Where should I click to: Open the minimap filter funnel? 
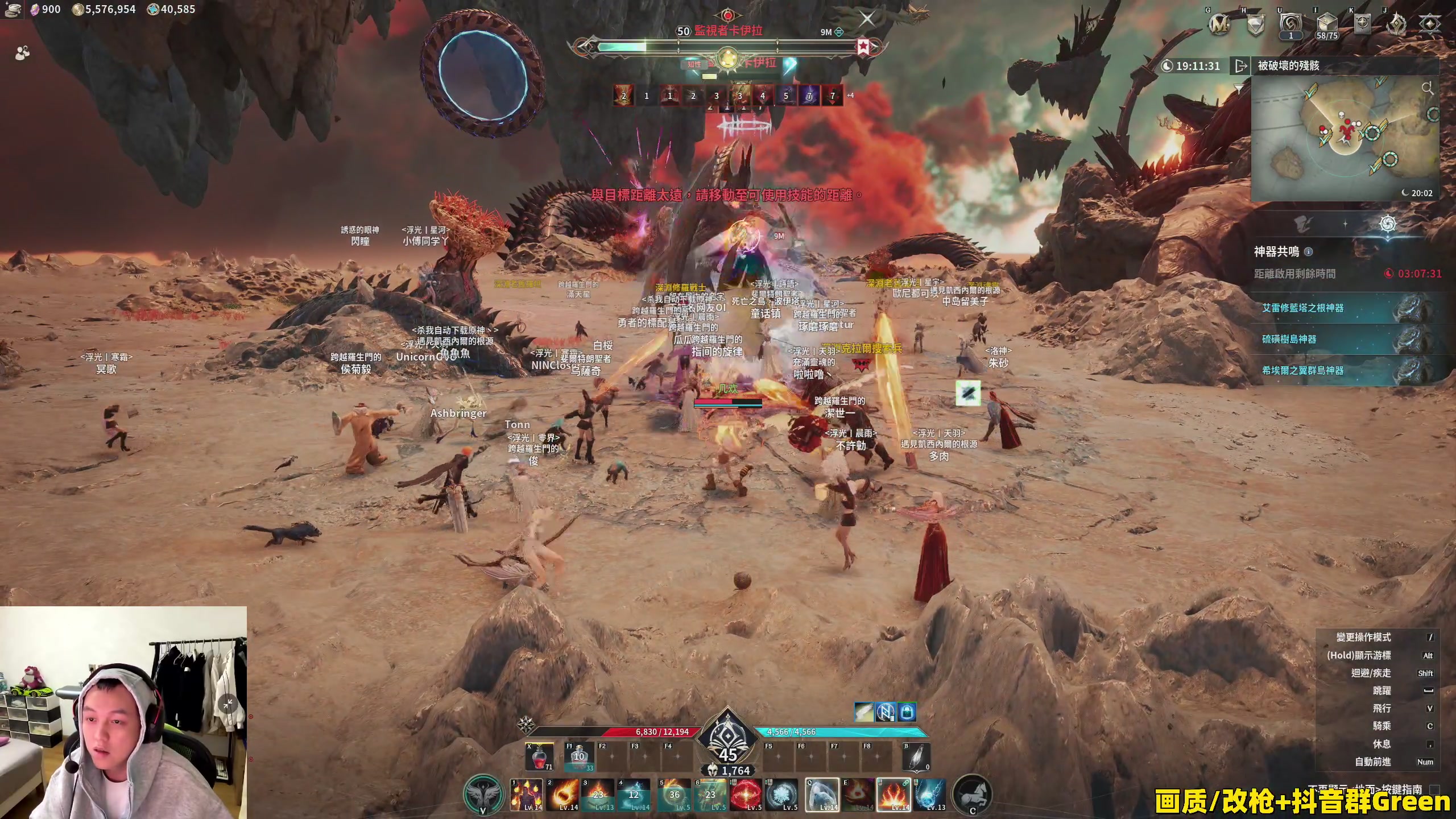coord(1239,88)
